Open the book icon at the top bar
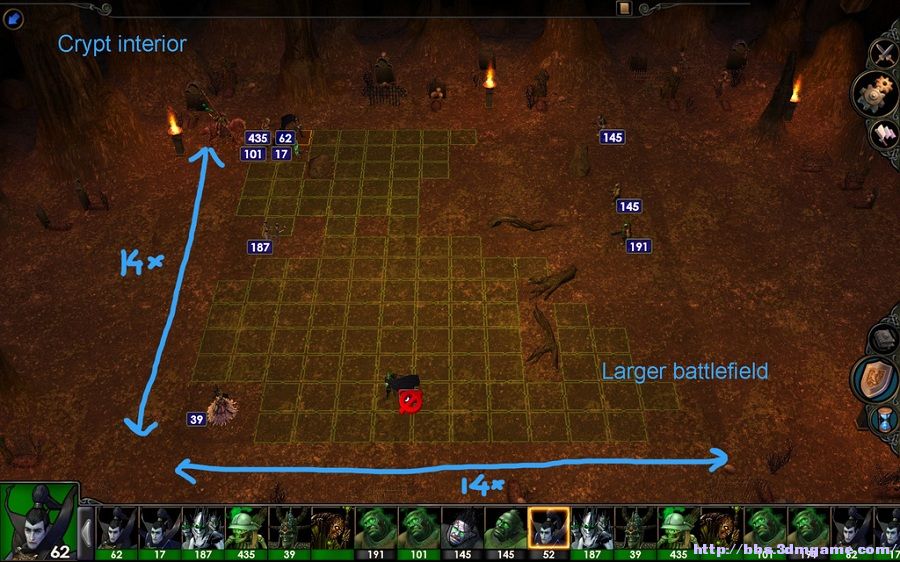 (625, 9)
